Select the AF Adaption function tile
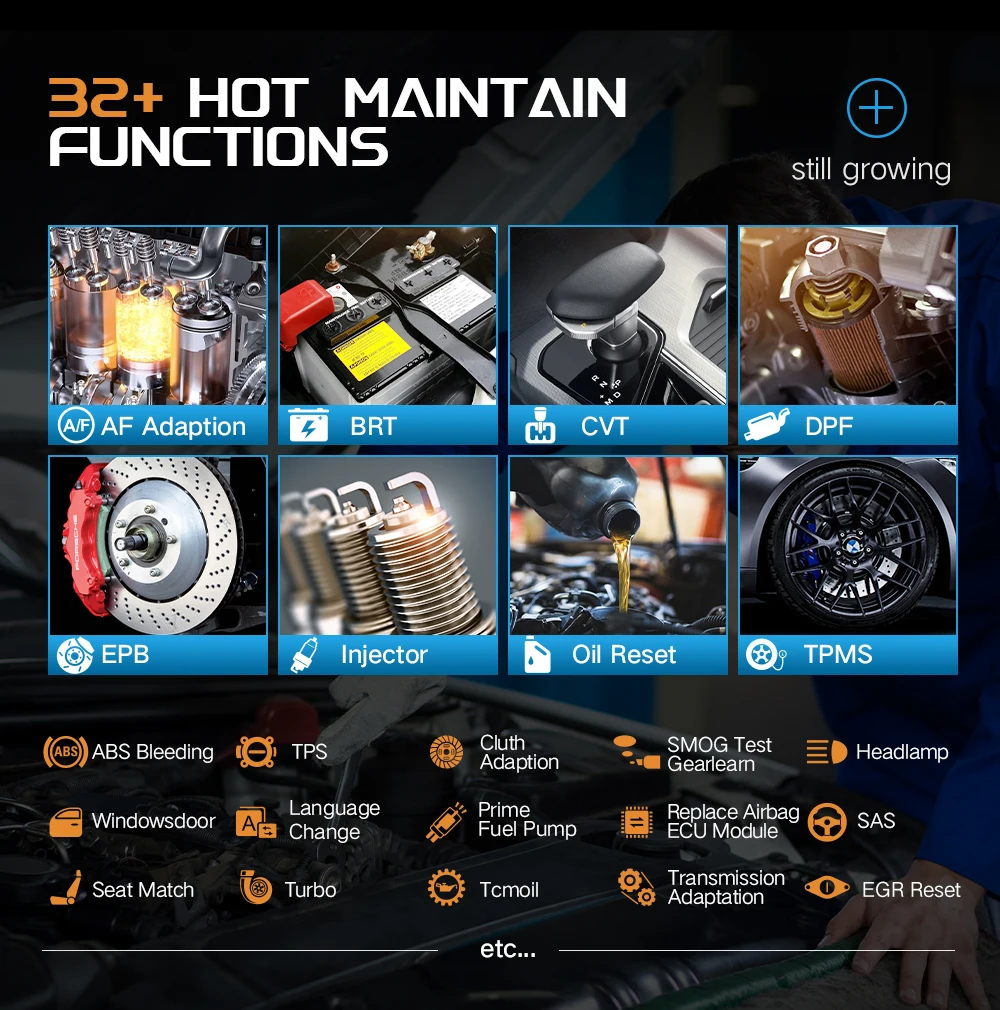Screen dimensions: 1000x1010 point(158,335)
